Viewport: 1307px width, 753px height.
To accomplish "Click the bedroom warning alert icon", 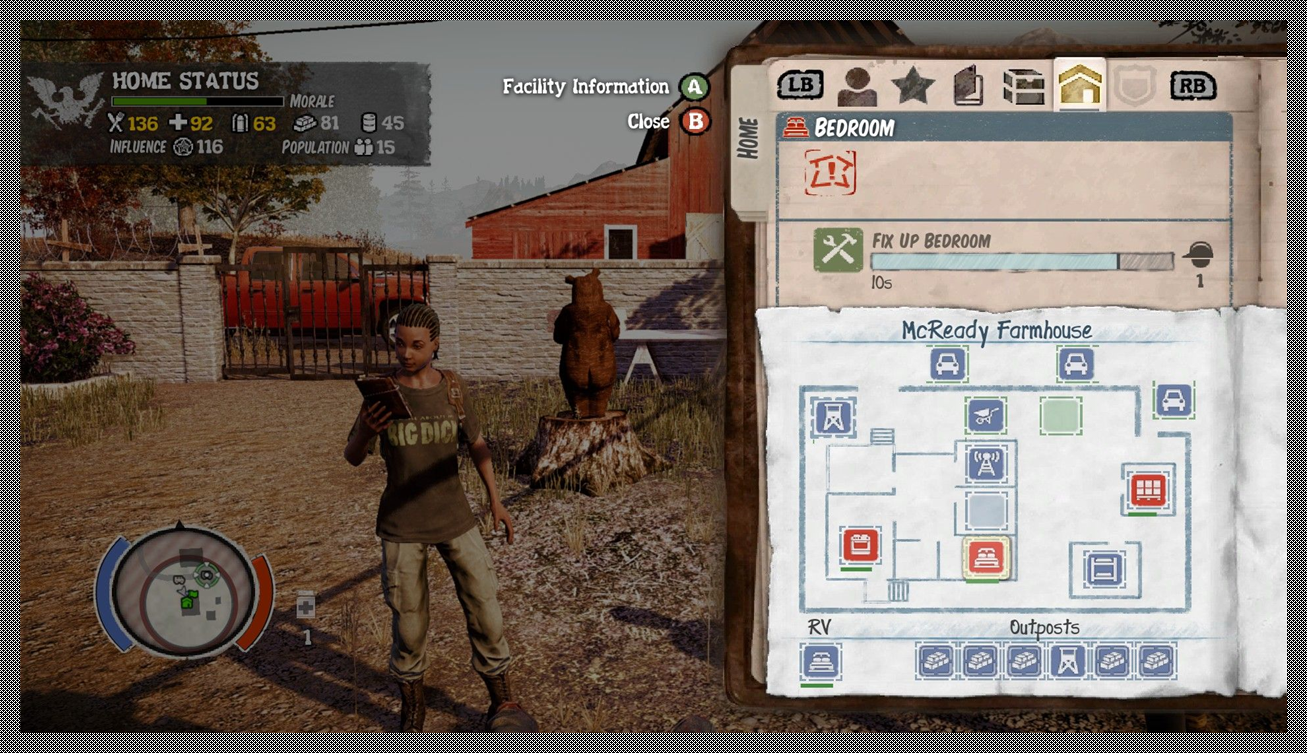I will pyautogui.click(x=829, y=173).
